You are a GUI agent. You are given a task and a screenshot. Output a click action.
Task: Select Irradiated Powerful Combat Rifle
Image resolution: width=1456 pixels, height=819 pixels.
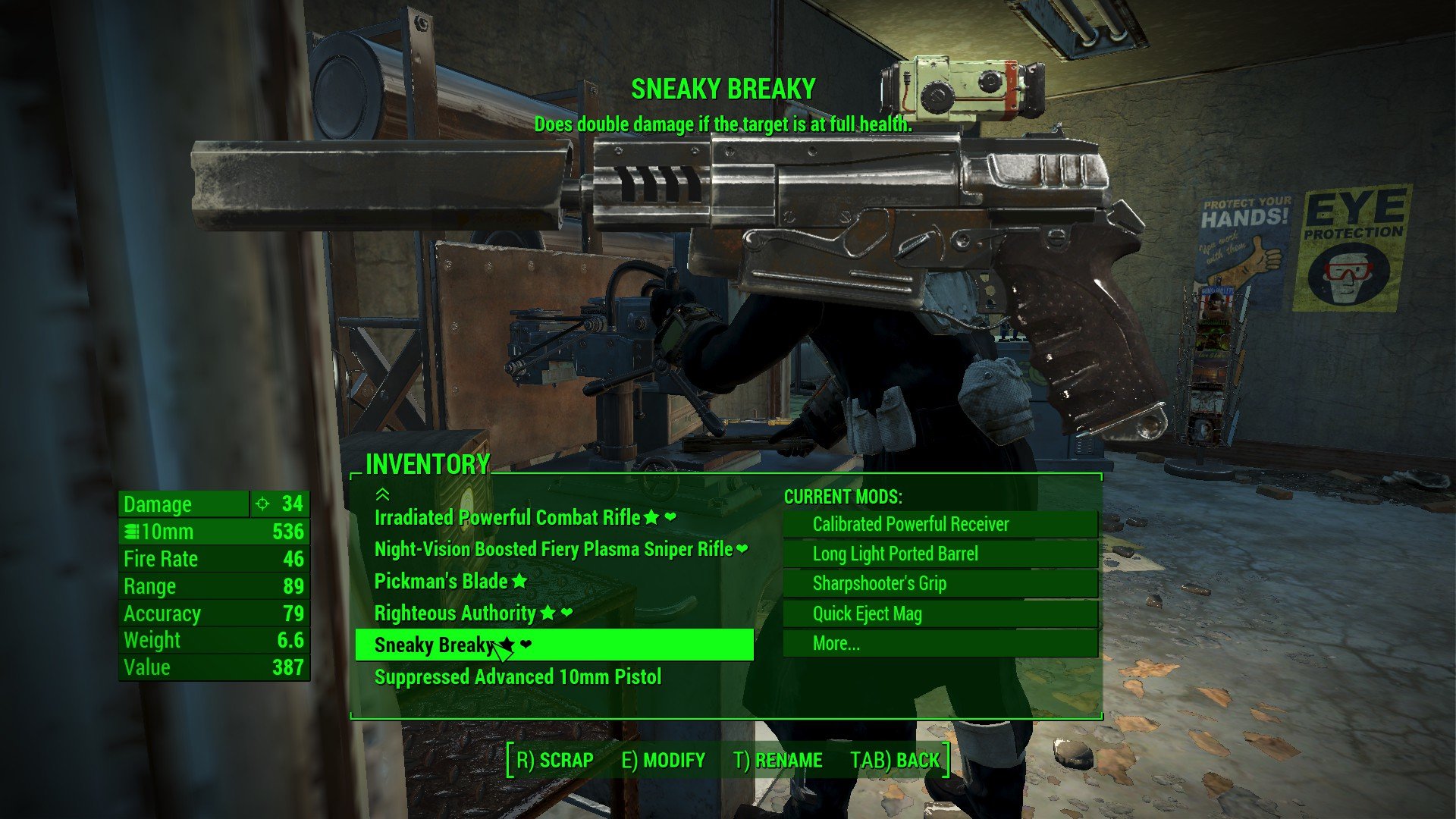click(507, 518)
